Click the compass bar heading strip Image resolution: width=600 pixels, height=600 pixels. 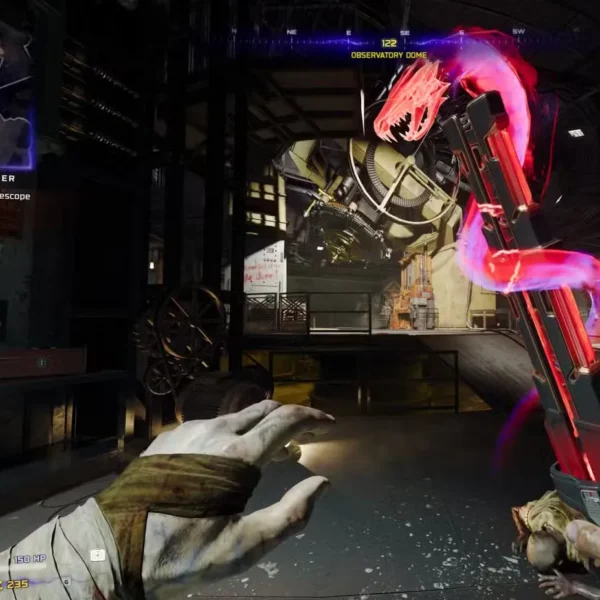[x=388, y=32]
